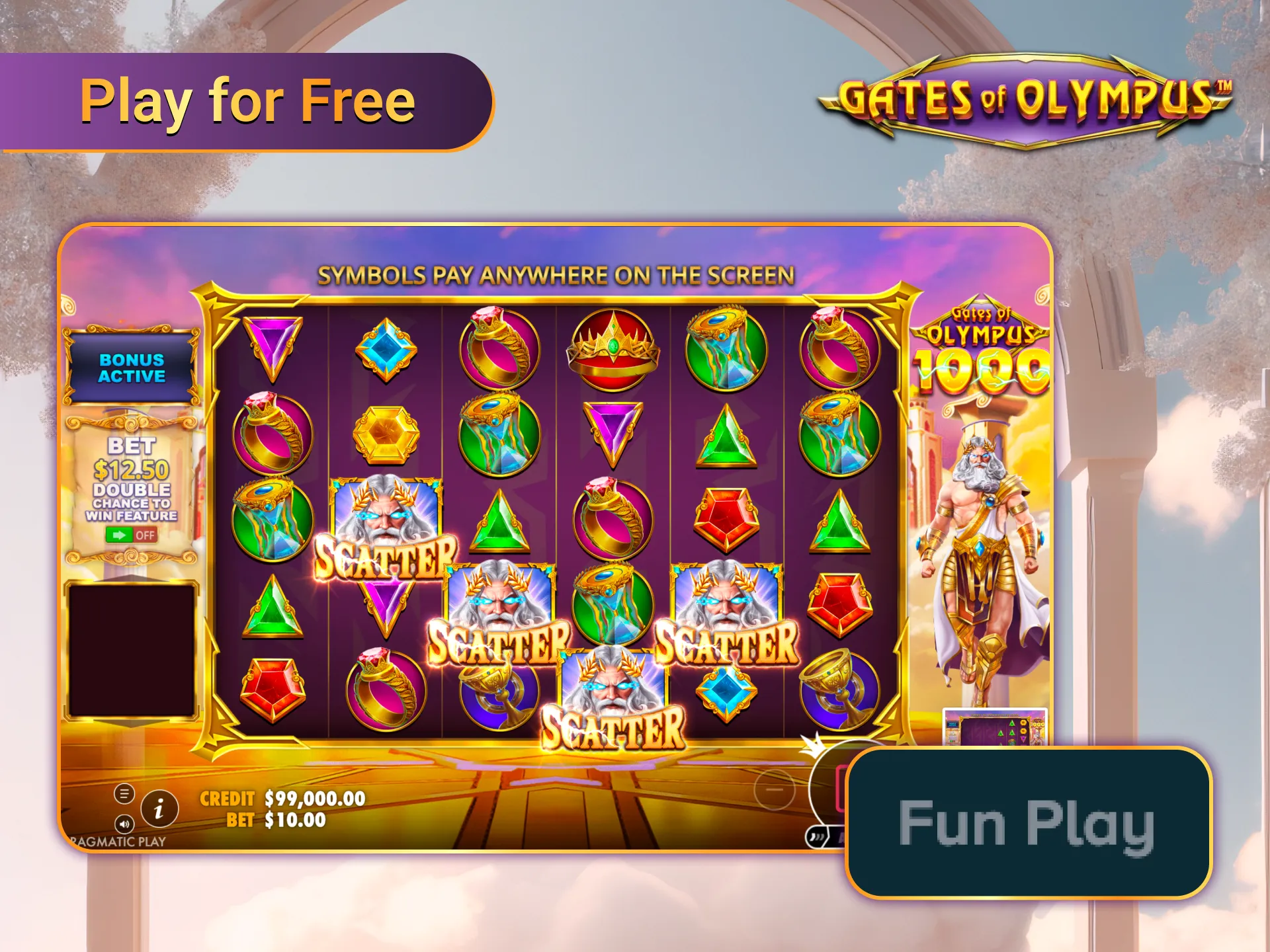Mute game audio via the speaker control

[123, 825]
